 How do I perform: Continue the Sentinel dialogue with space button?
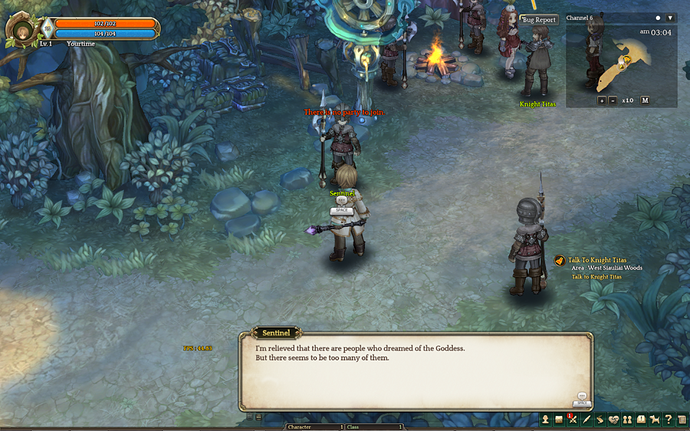pos(580,399)
